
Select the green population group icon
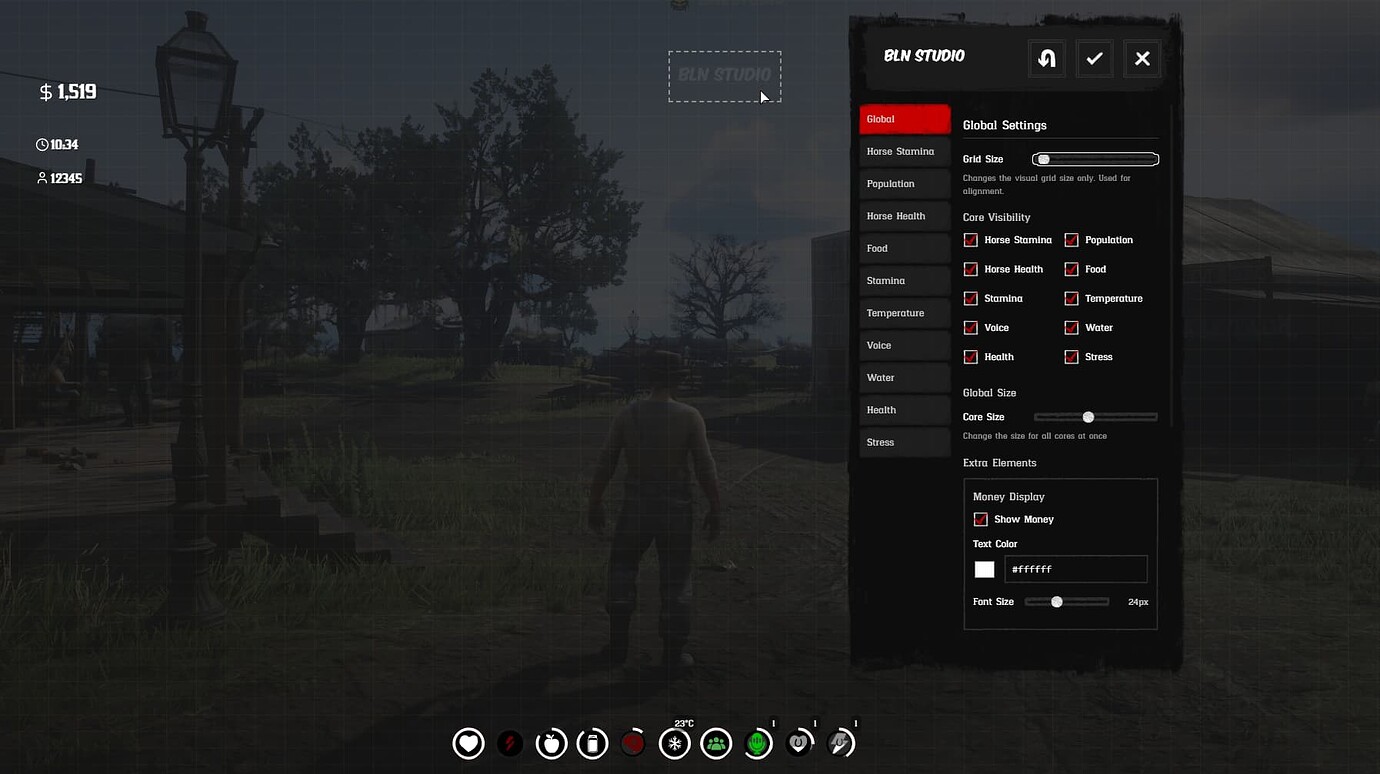(716, 742)
